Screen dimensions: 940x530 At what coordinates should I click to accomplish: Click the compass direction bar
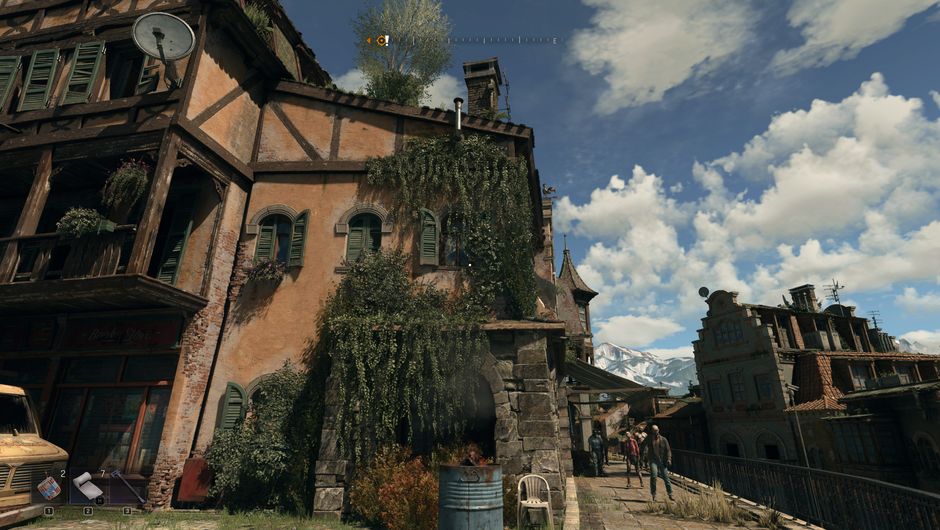point(470,41)
